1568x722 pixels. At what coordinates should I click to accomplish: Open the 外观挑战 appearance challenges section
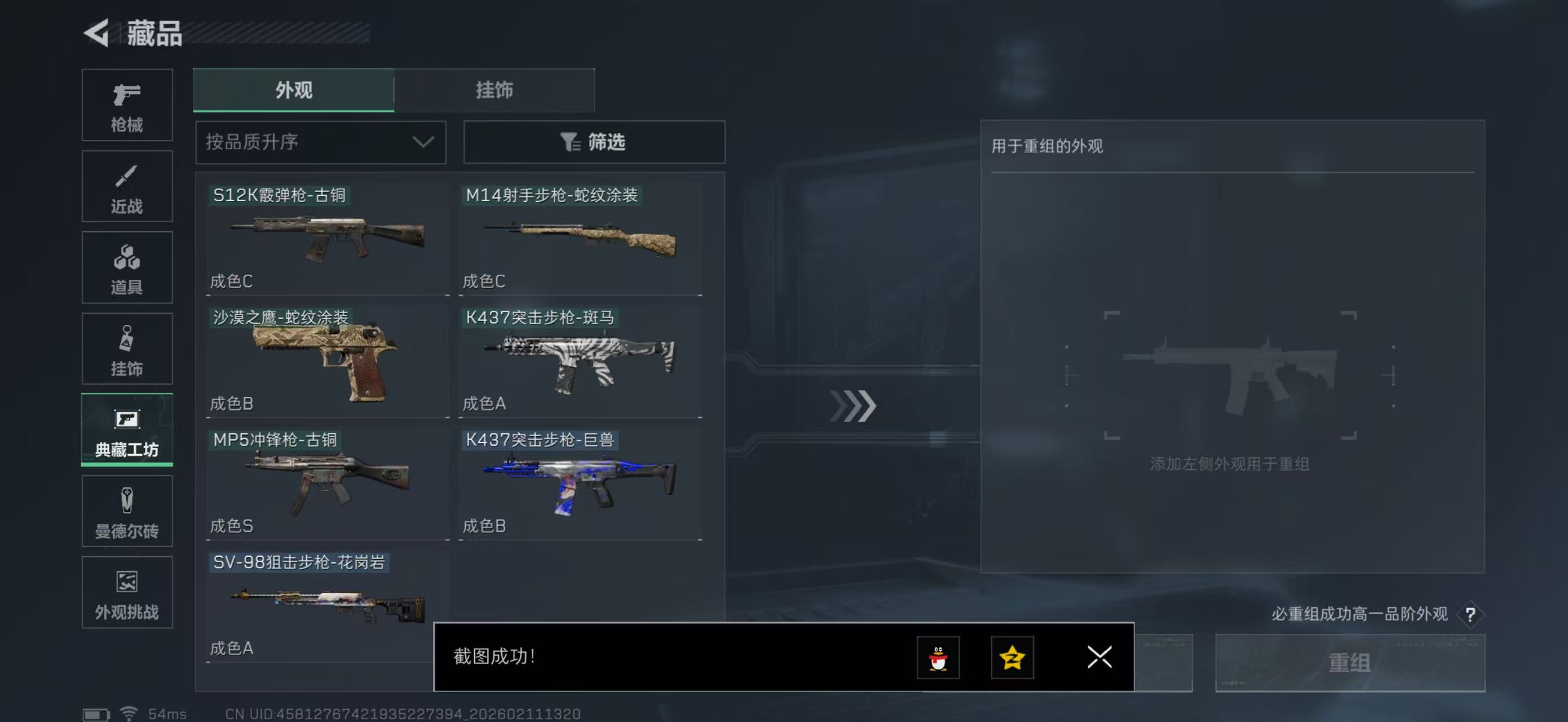pos(127,592)
